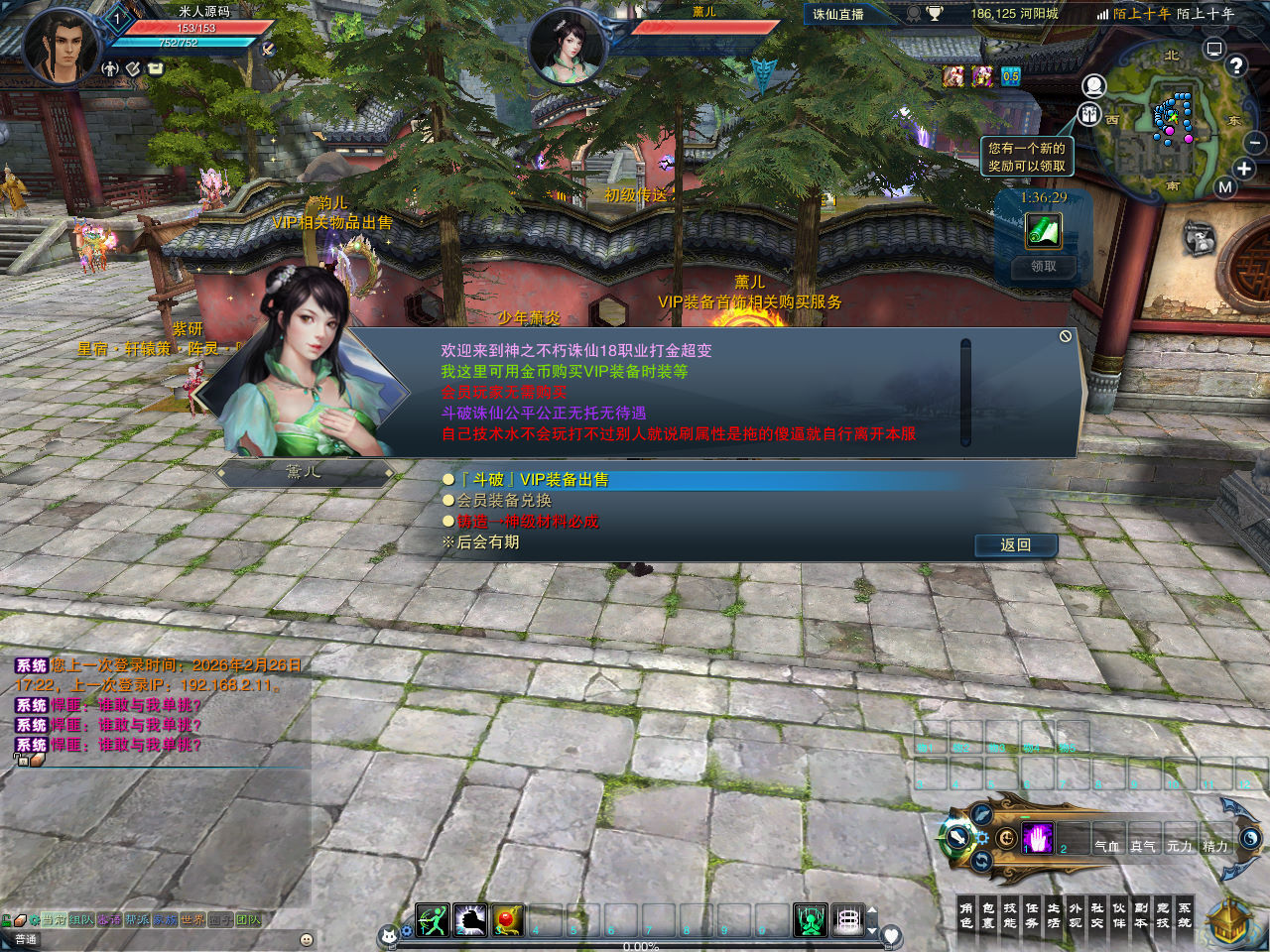Zoom out the minimap with the minus button
1270x952 pixels.
1255,144
